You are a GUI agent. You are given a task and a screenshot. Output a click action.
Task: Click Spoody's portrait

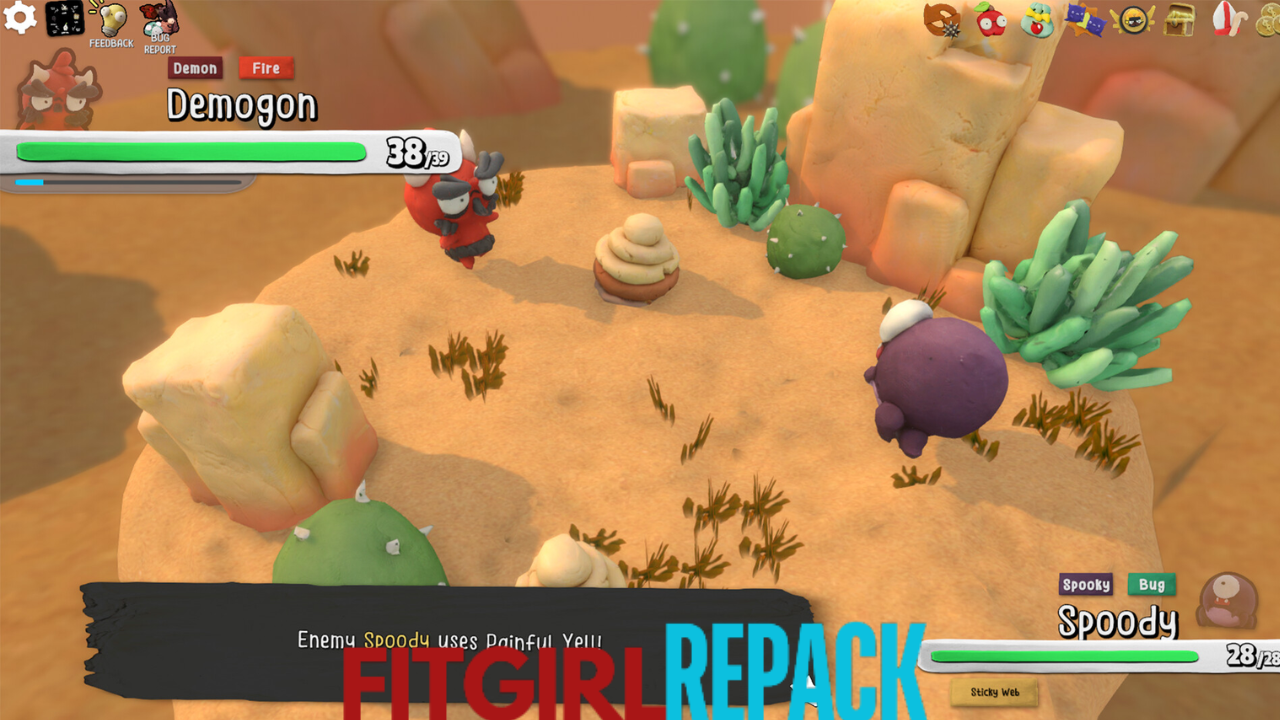(1228, 602)
